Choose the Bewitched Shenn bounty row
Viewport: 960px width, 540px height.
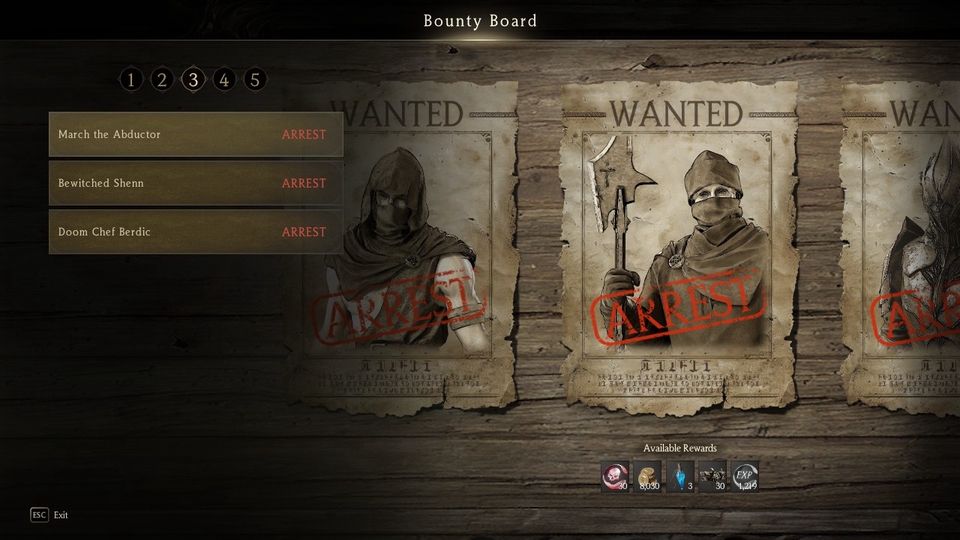point(195,184)
